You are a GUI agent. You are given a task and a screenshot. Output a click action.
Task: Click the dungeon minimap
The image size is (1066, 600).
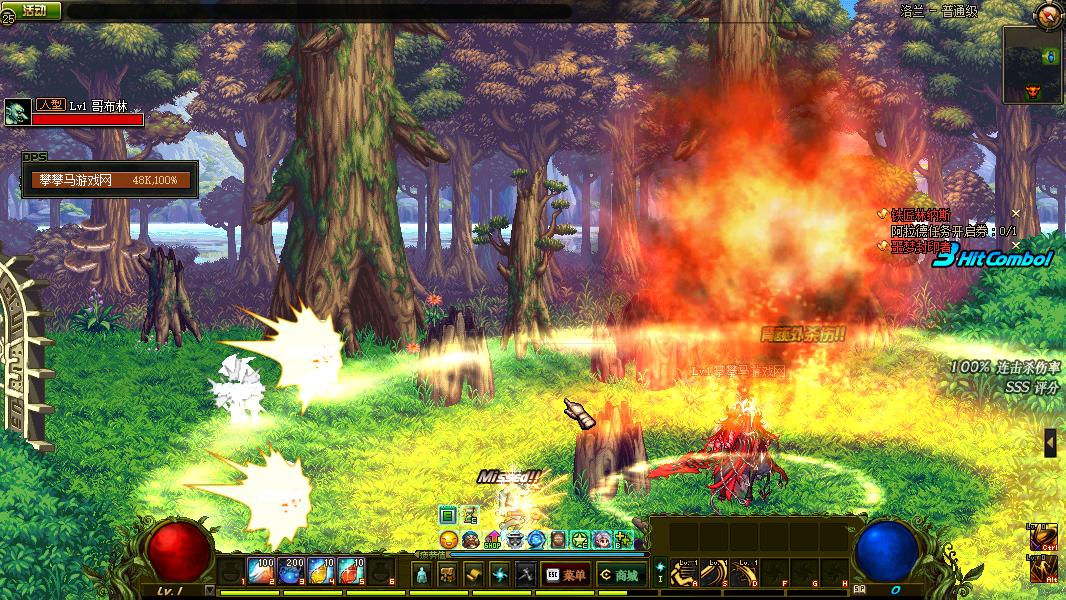(1033, 65)
